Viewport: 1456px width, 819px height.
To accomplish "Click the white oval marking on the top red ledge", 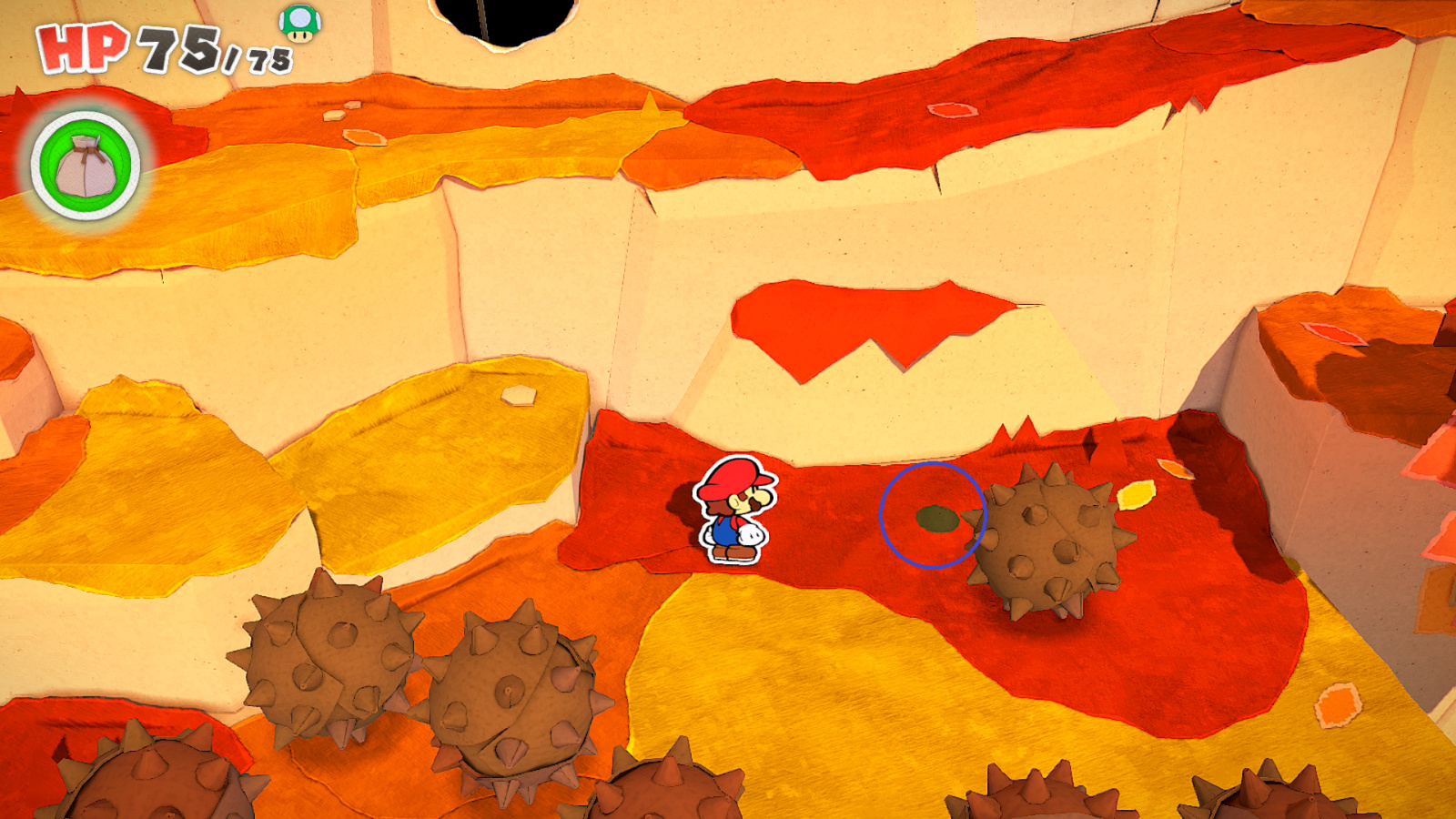I will click(x=951, y=109).
